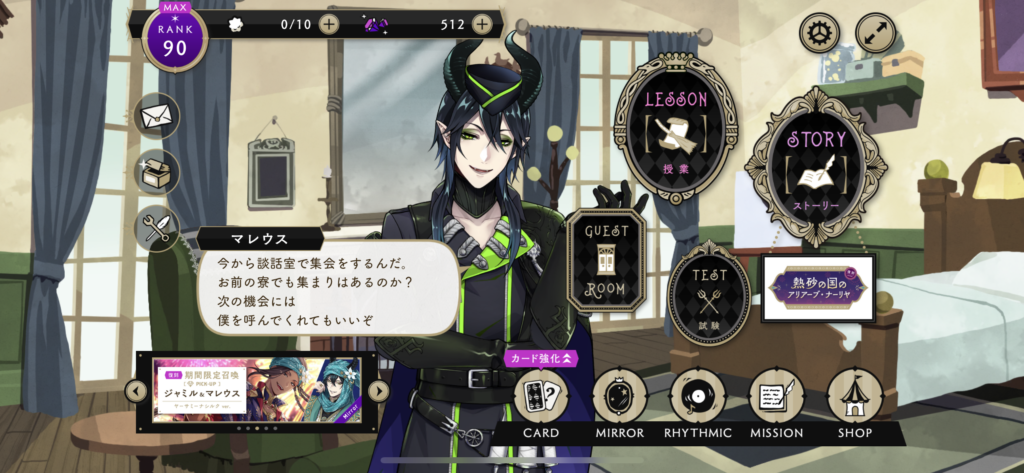The height and width of the screenshot is (473, 1024).
Task: Open the mail envelope icon
Action: tap(157, 116)
